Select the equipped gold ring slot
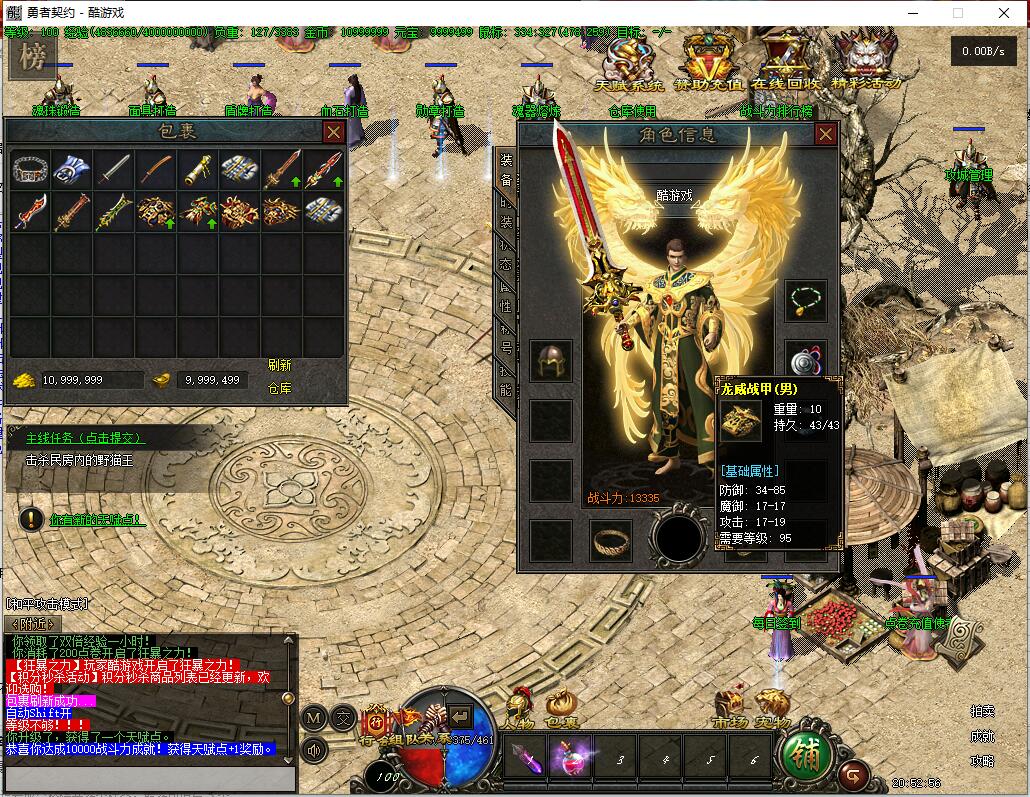This screenshot has height=797, width=1030. [610, 541]
